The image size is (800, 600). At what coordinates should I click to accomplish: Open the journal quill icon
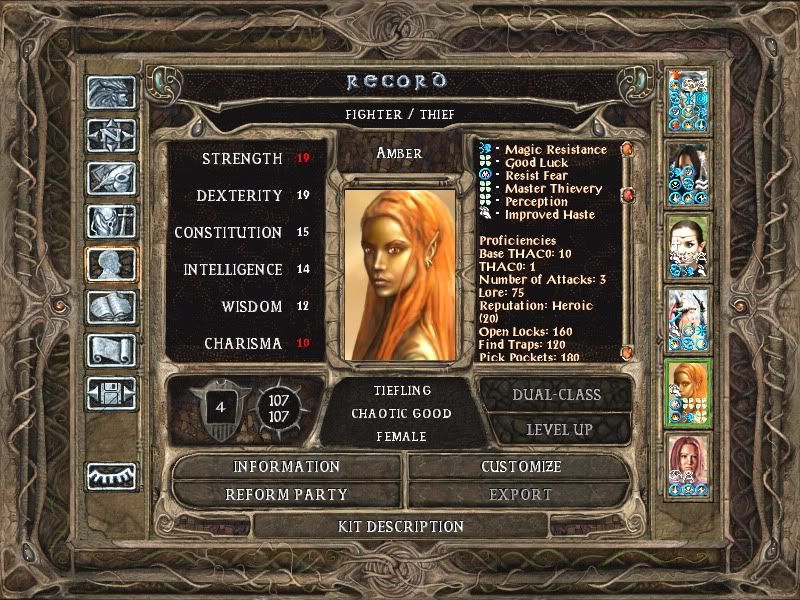[110, 178]
